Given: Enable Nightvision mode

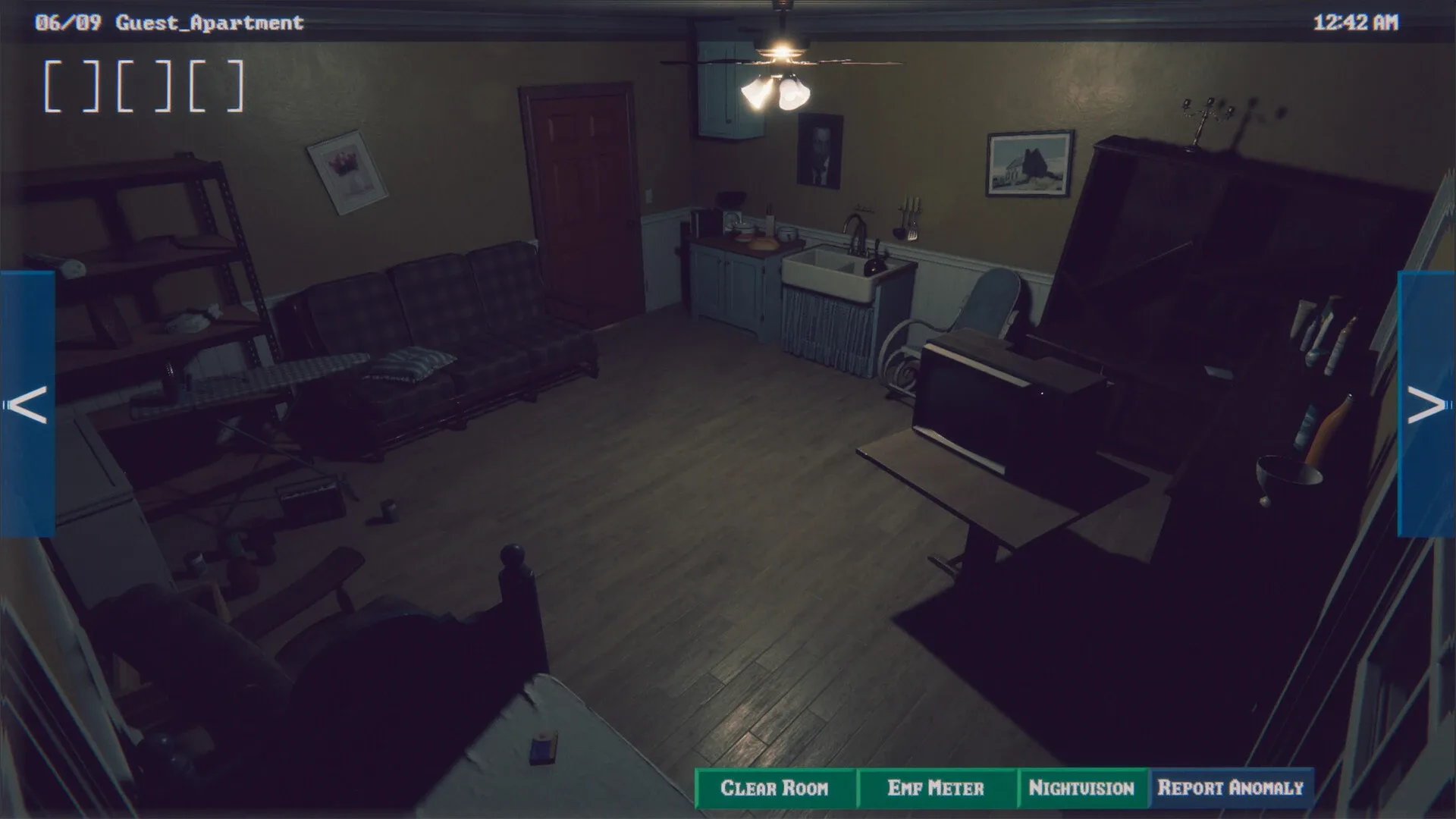Looking at the screenshot, I should coord(1083,789).
